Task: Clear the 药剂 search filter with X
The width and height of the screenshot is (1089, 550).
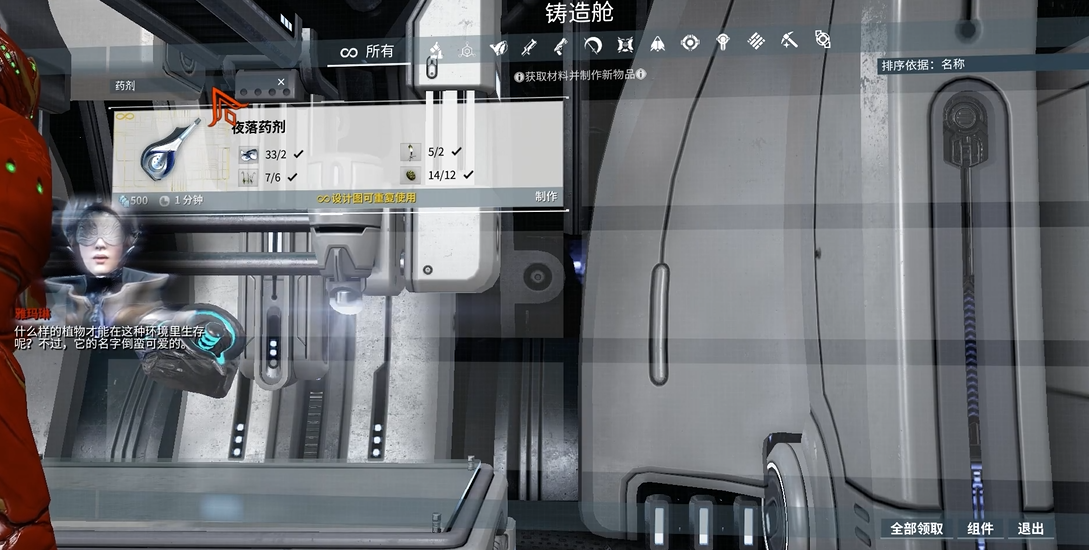Action: tap(281, 83)
